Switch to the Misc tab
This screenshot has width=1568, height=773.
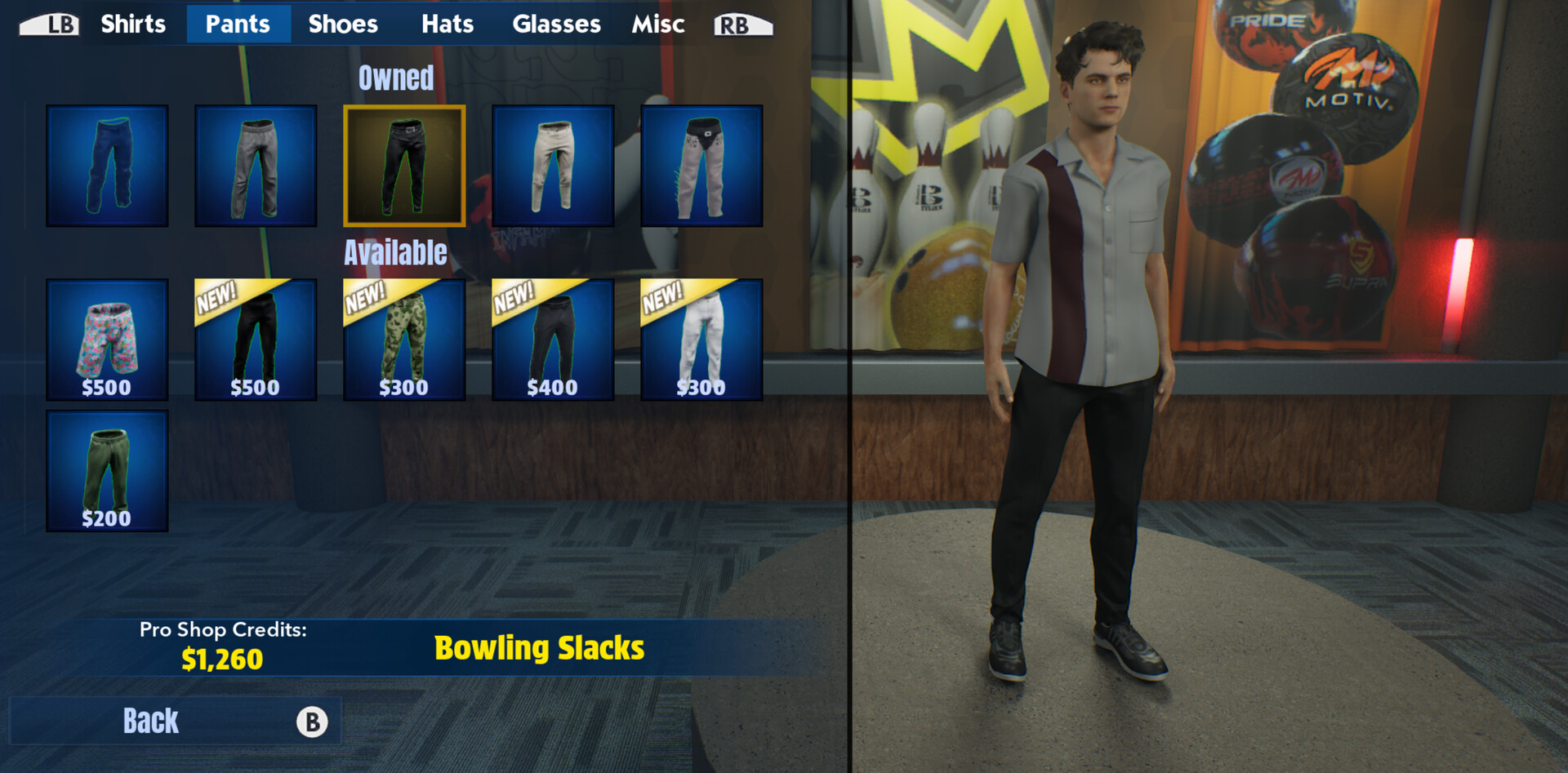658,24
